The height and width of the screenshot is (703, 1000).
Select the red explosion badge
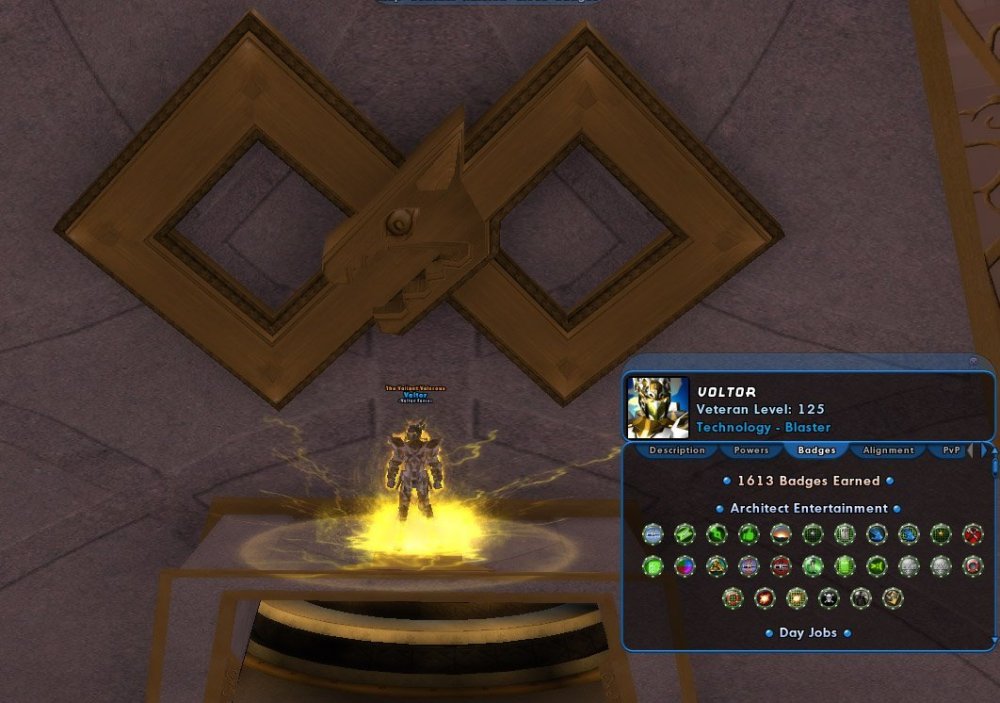point(765,598)
